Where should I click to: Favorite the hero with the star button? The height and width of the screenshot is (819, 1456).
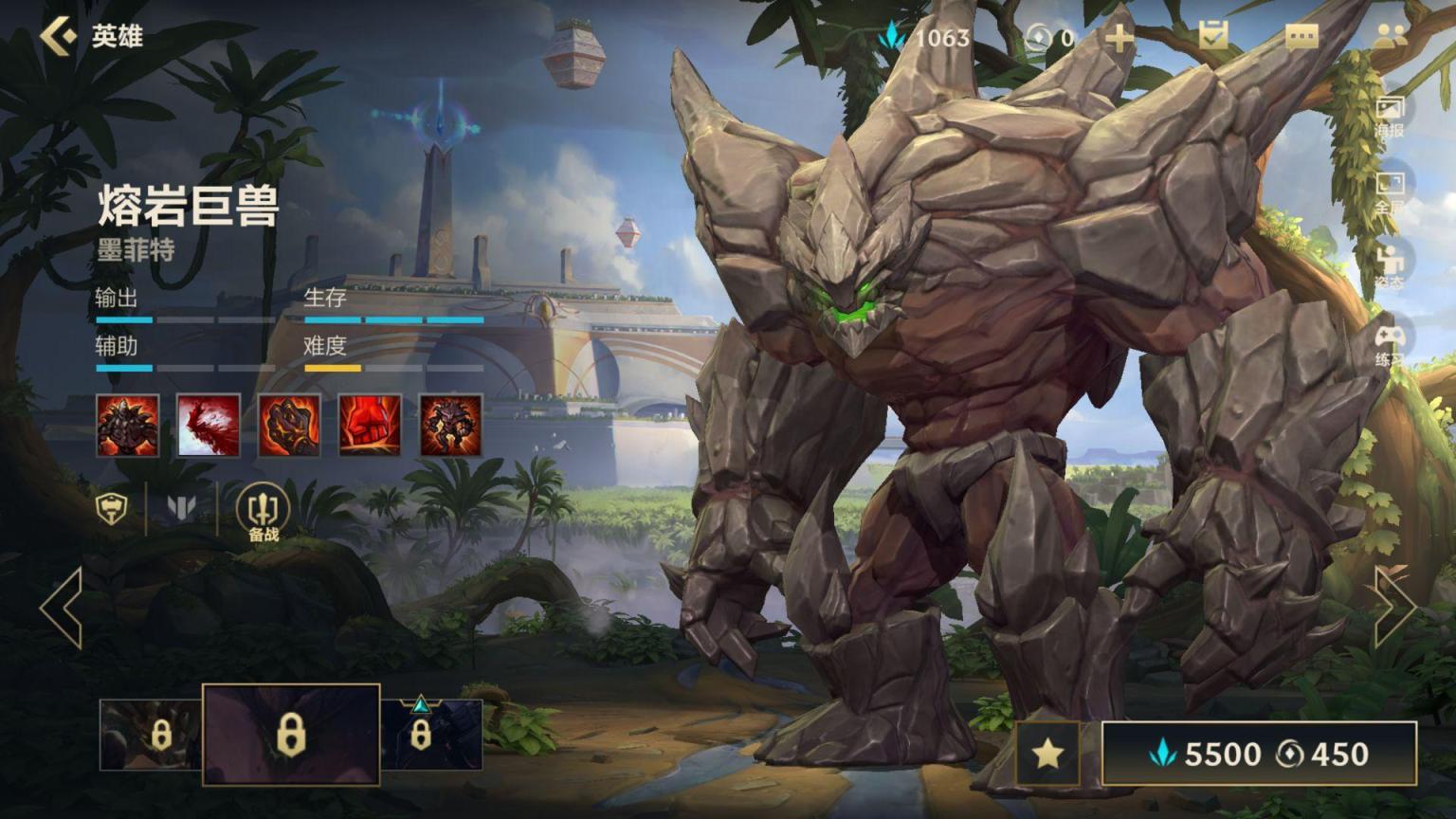click(1047, 754)
